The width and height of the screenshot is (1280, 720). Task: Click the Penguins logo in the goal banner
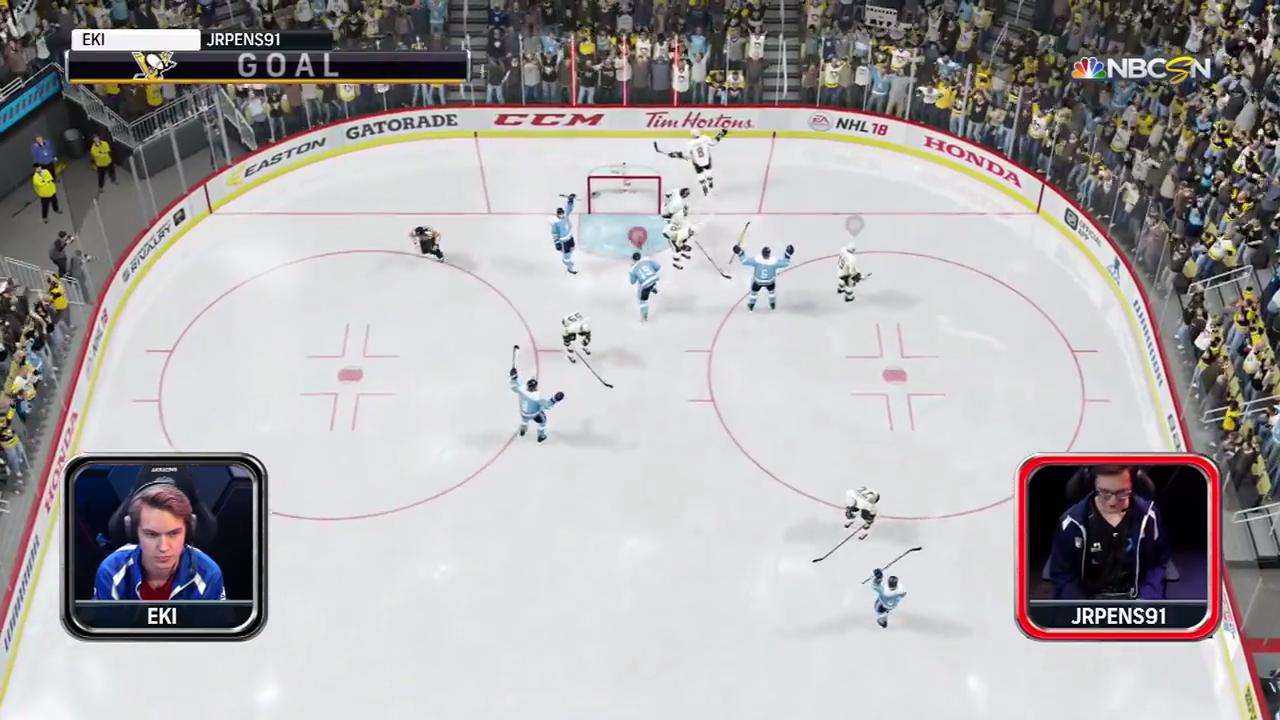(x=154, y=65)
